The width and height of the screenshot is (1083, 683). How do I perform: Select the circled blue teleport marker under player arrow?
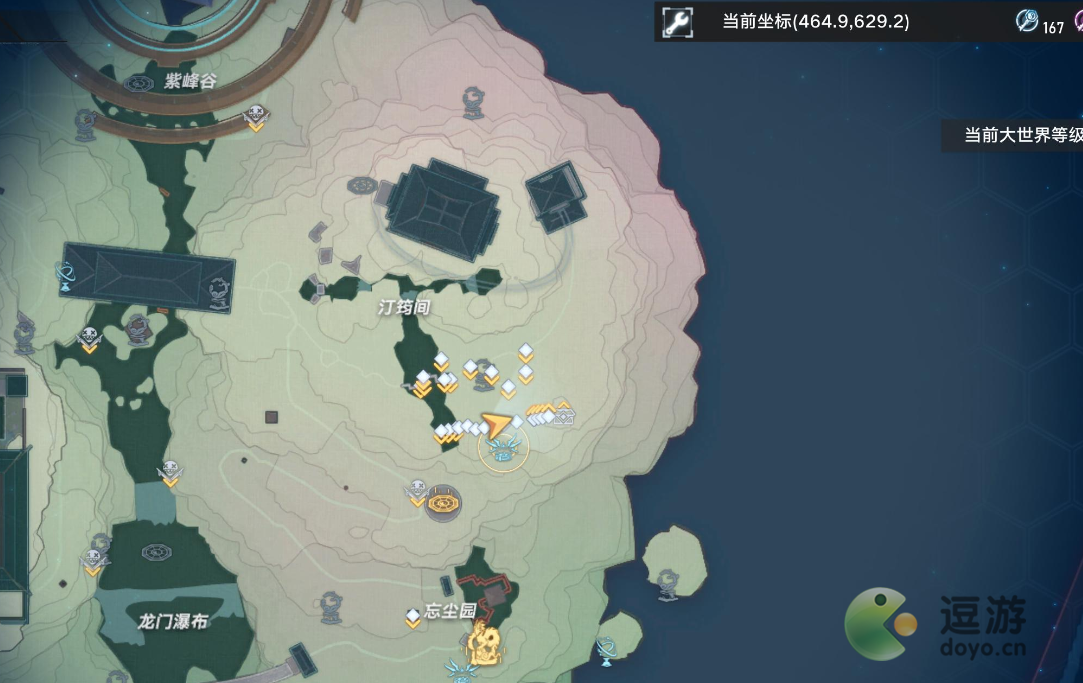tap(503, 451)
